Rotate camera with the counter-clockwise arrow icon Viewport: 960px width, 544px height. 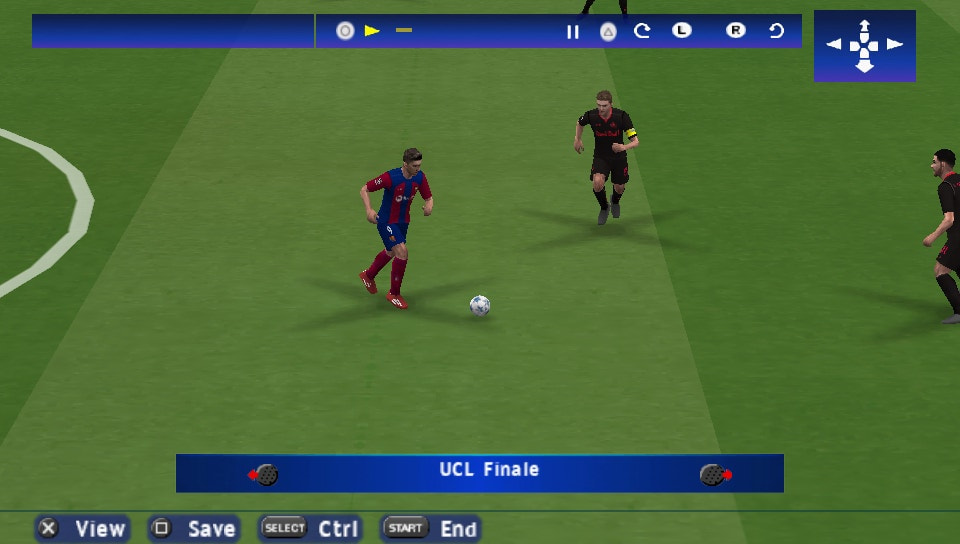click(776, 31)
